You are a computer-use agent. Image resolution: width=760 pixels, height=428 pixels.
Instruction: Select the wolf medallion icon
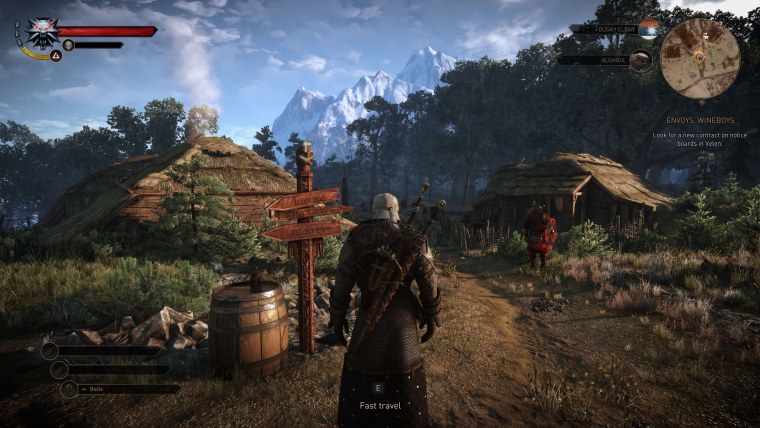42,31
